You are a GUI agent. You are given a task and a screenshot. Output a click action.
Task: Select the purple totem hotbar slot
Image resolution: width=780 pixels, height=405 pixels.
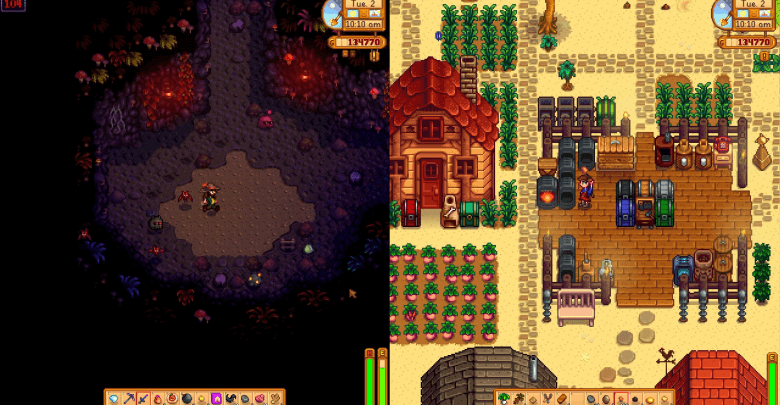pyautogui.click(x=216, y=398)
